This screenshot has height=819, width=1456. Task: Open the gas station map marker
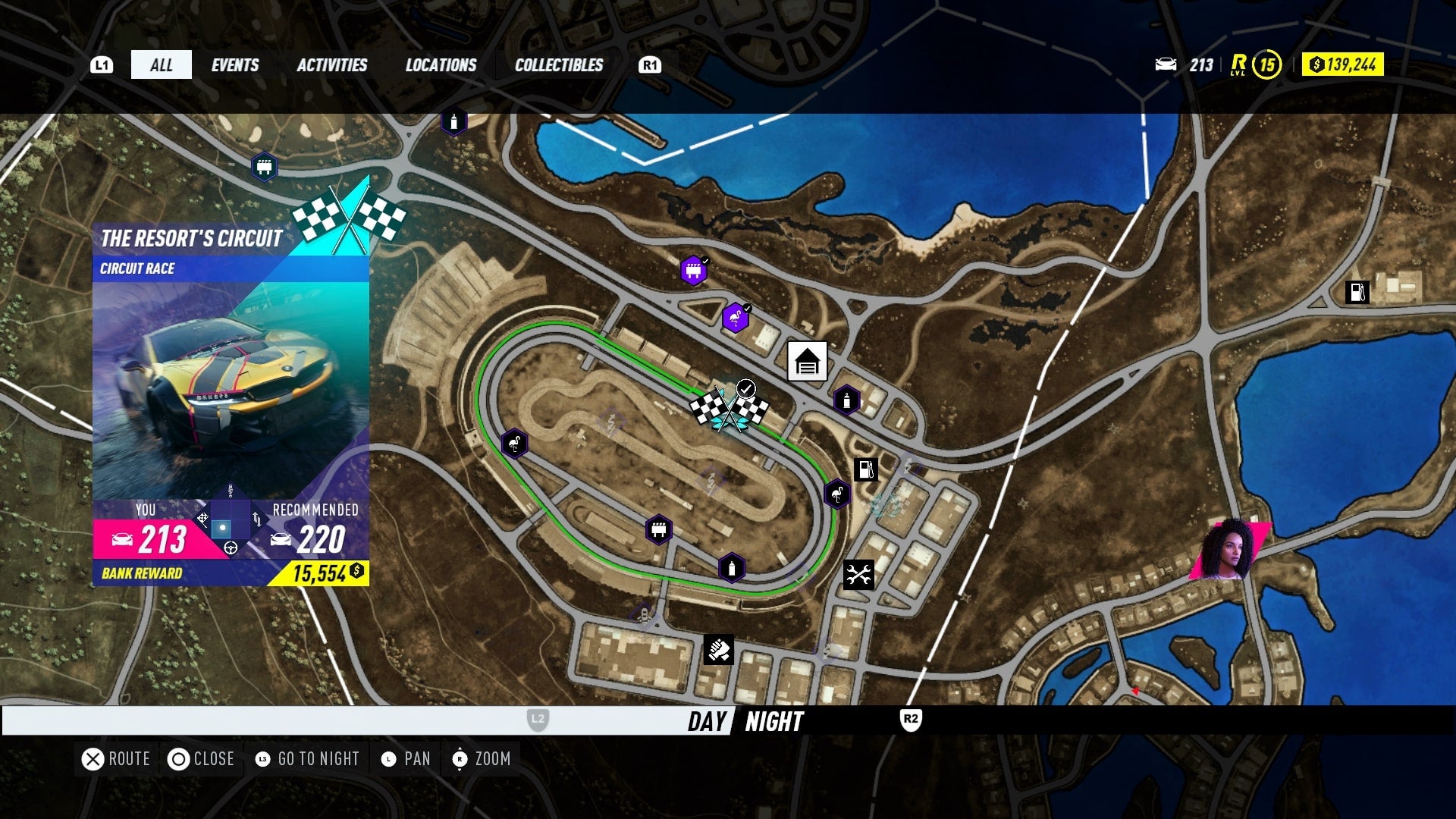click(864, 468)
